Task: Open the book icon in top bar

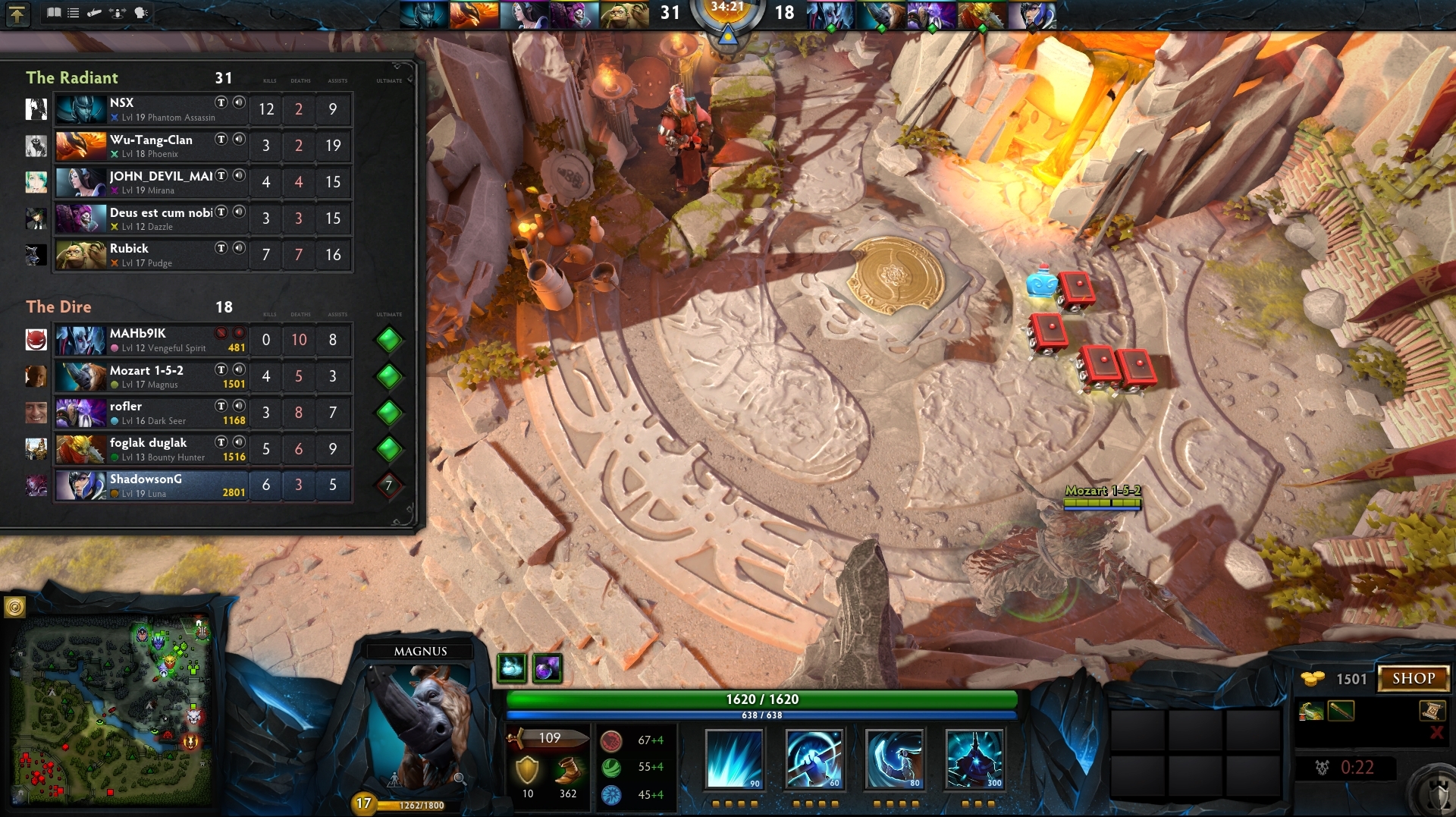Action: point(53,13)
